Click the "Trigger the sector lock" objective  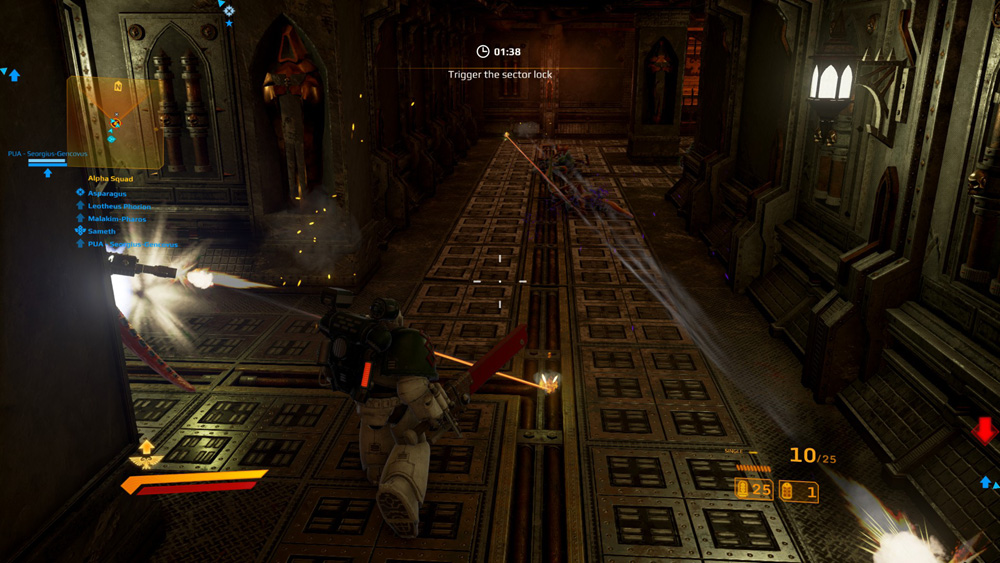[x=499, y=75]
